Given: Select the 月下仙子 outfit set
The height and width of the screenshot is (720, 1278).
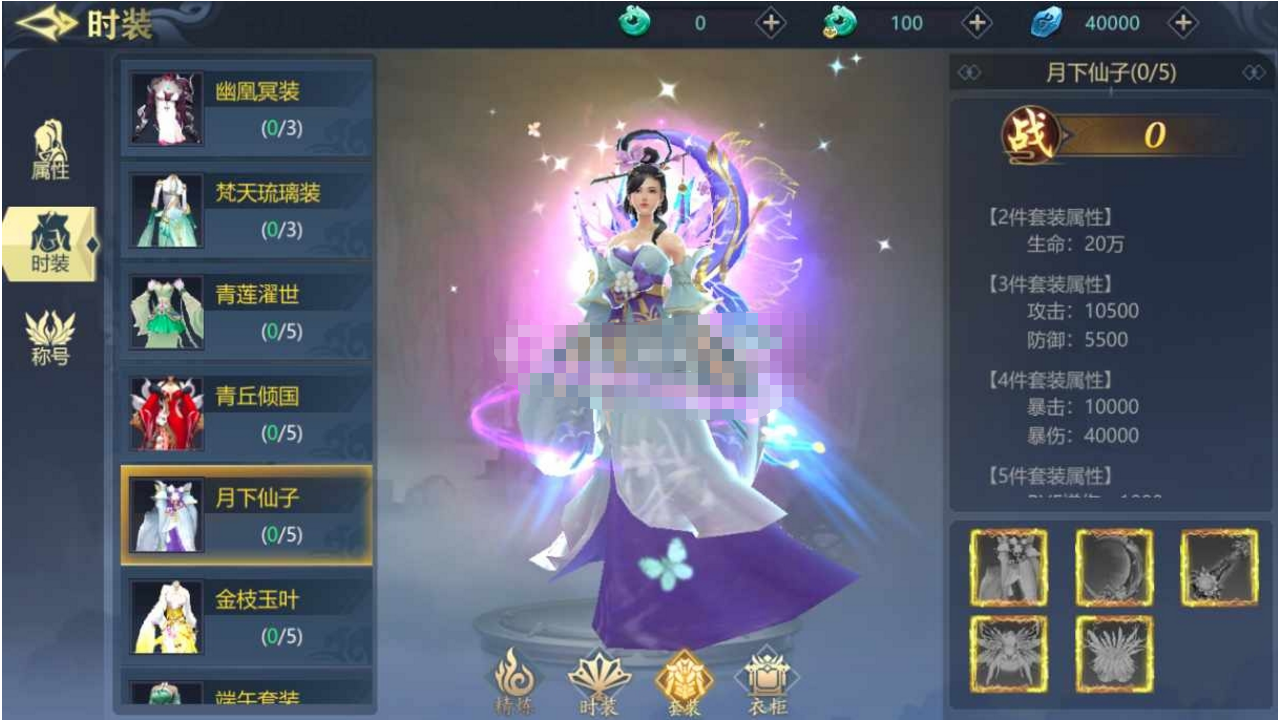Looking at the screenshot, I should [247, 515].
